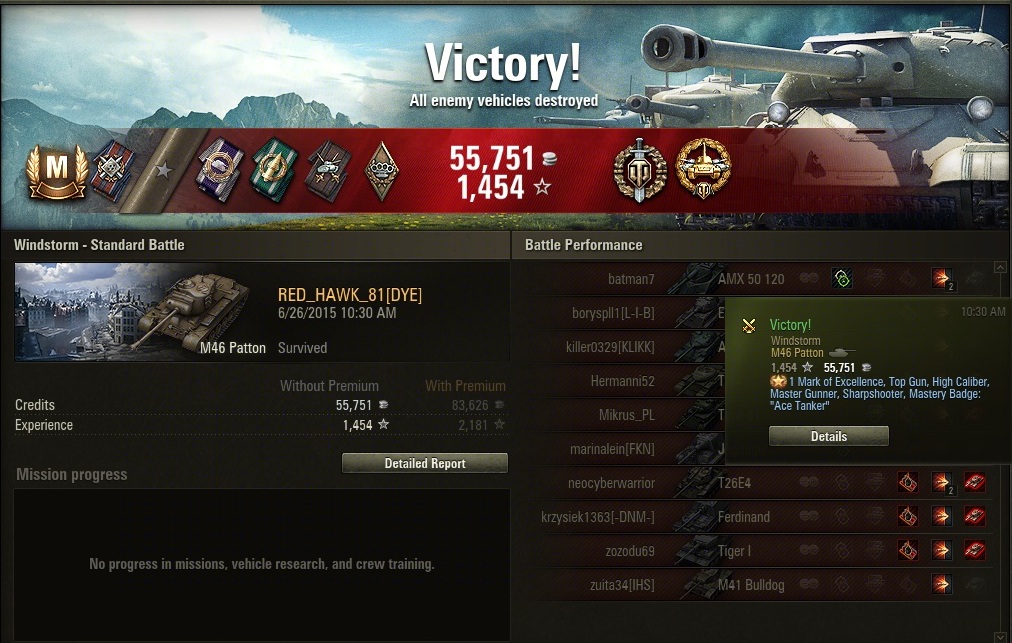Open the Detailed Report

pyautogui.click(x=425, y=463)
